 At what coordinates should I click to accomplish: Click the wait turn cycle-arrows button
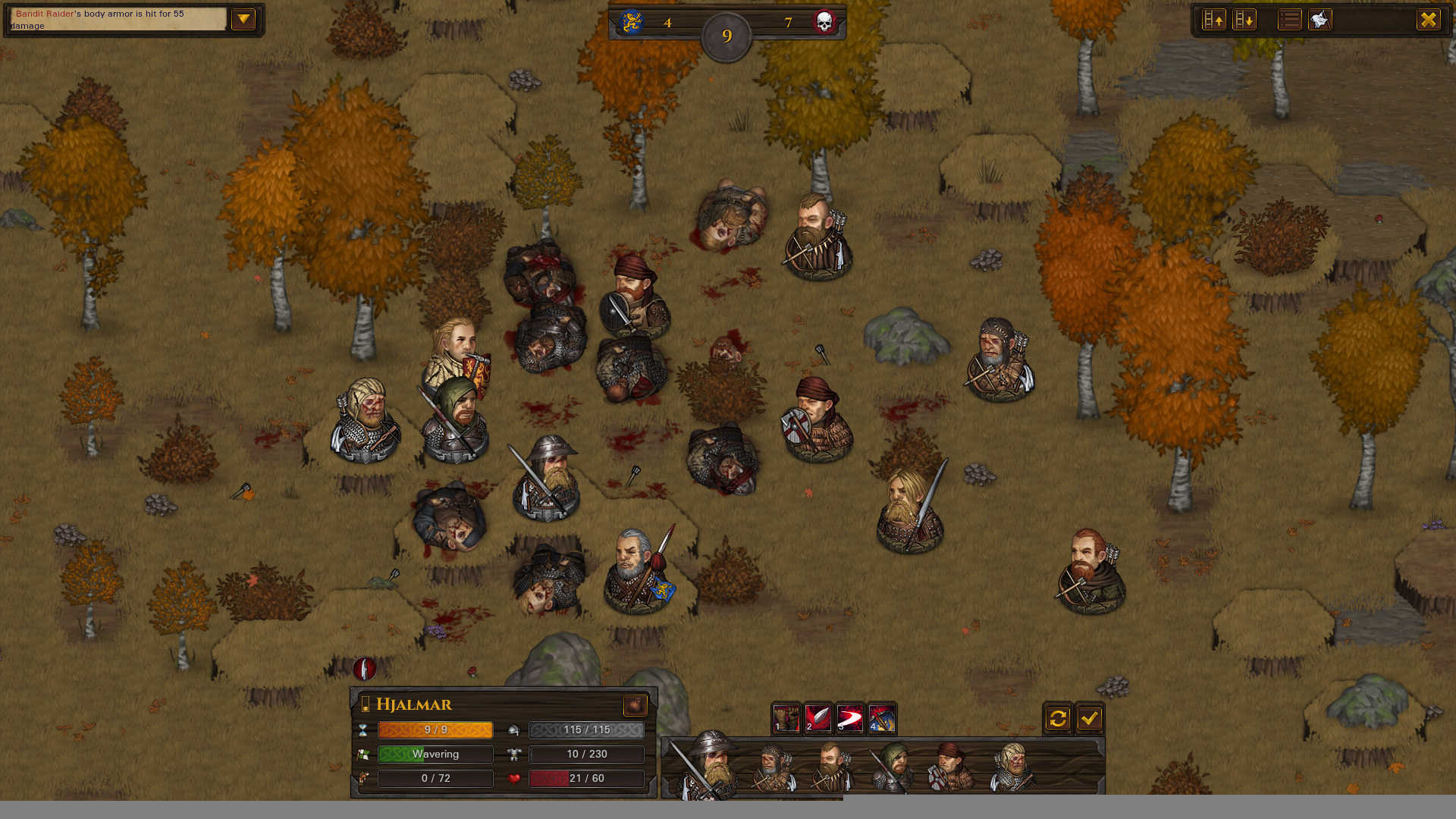(x=1058, y=717)
